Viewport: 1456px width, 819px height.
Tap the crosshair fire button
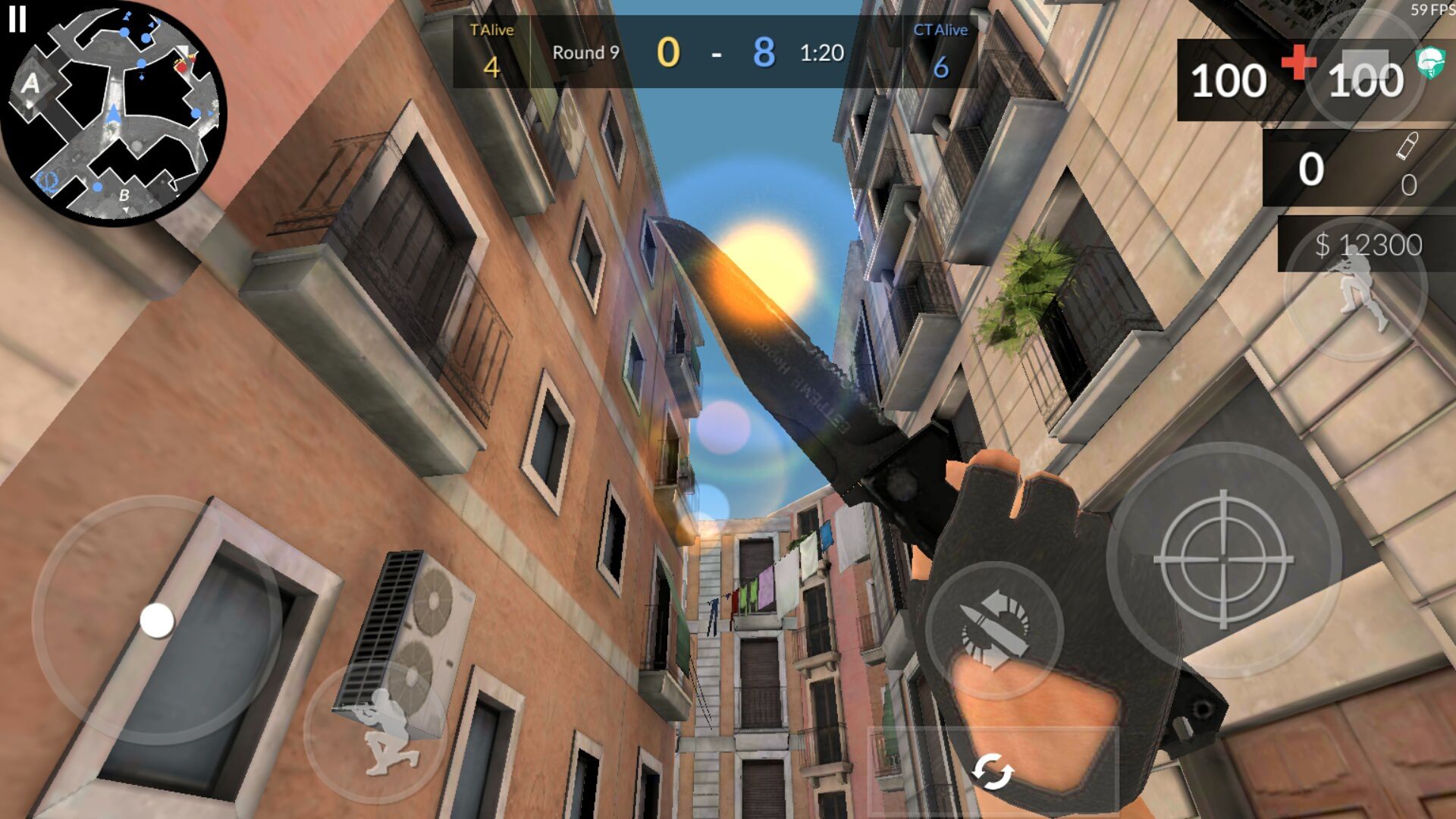point(1222,560)
